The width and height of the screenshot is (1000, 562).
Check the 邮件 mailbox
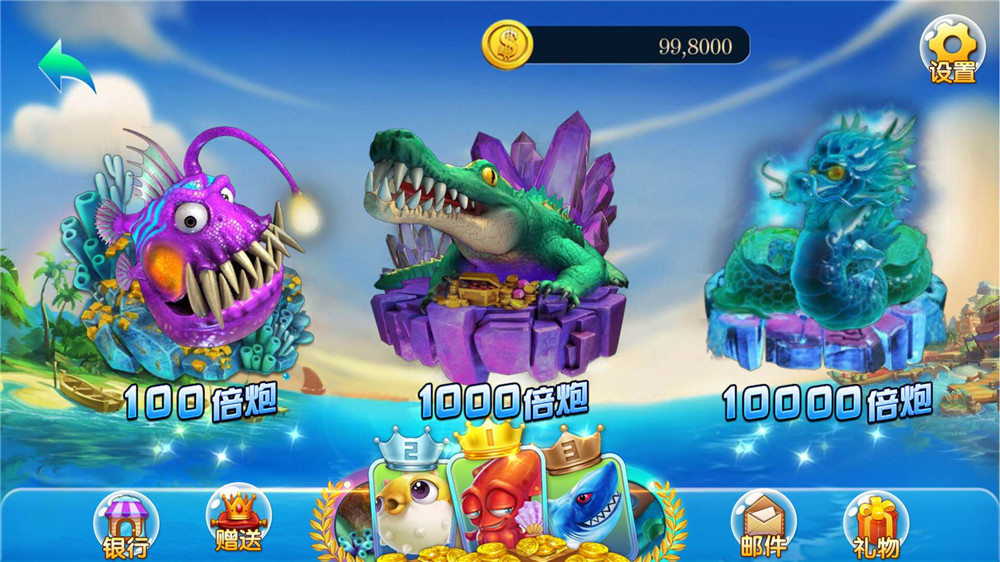(763, 522)
